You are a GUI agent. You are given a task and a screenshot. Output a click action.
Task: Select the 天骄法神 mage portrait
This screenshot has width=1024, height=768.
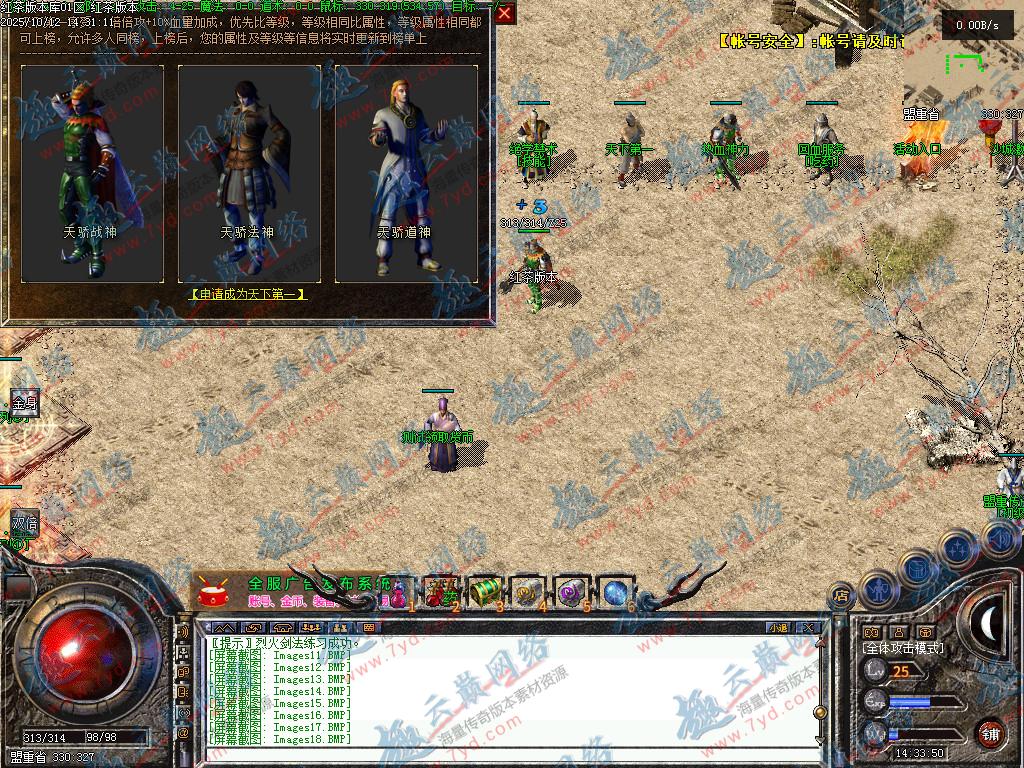point(249,172)
